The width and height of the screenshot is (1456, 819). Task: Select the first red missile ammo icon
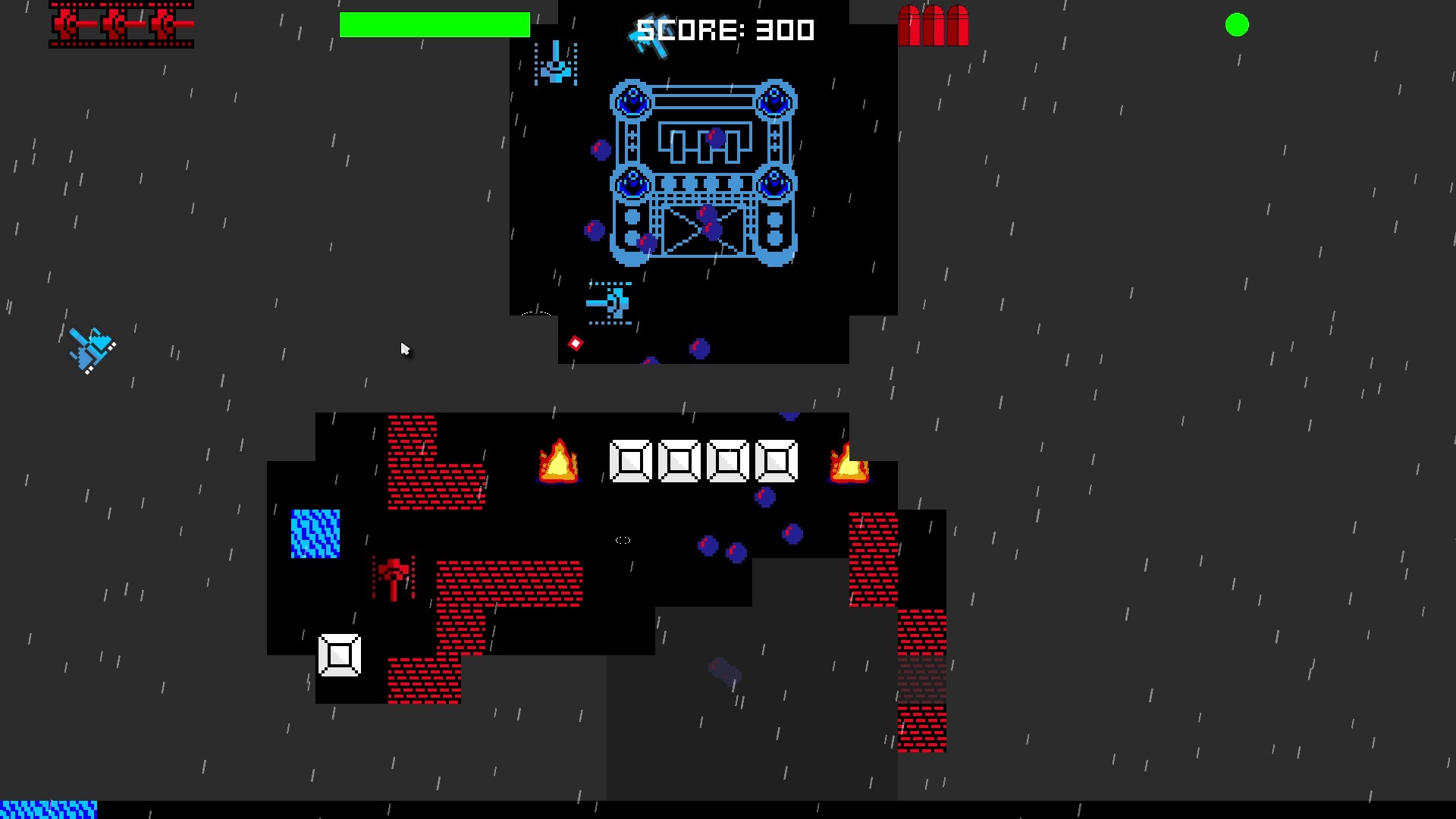(x=910, y=25)
